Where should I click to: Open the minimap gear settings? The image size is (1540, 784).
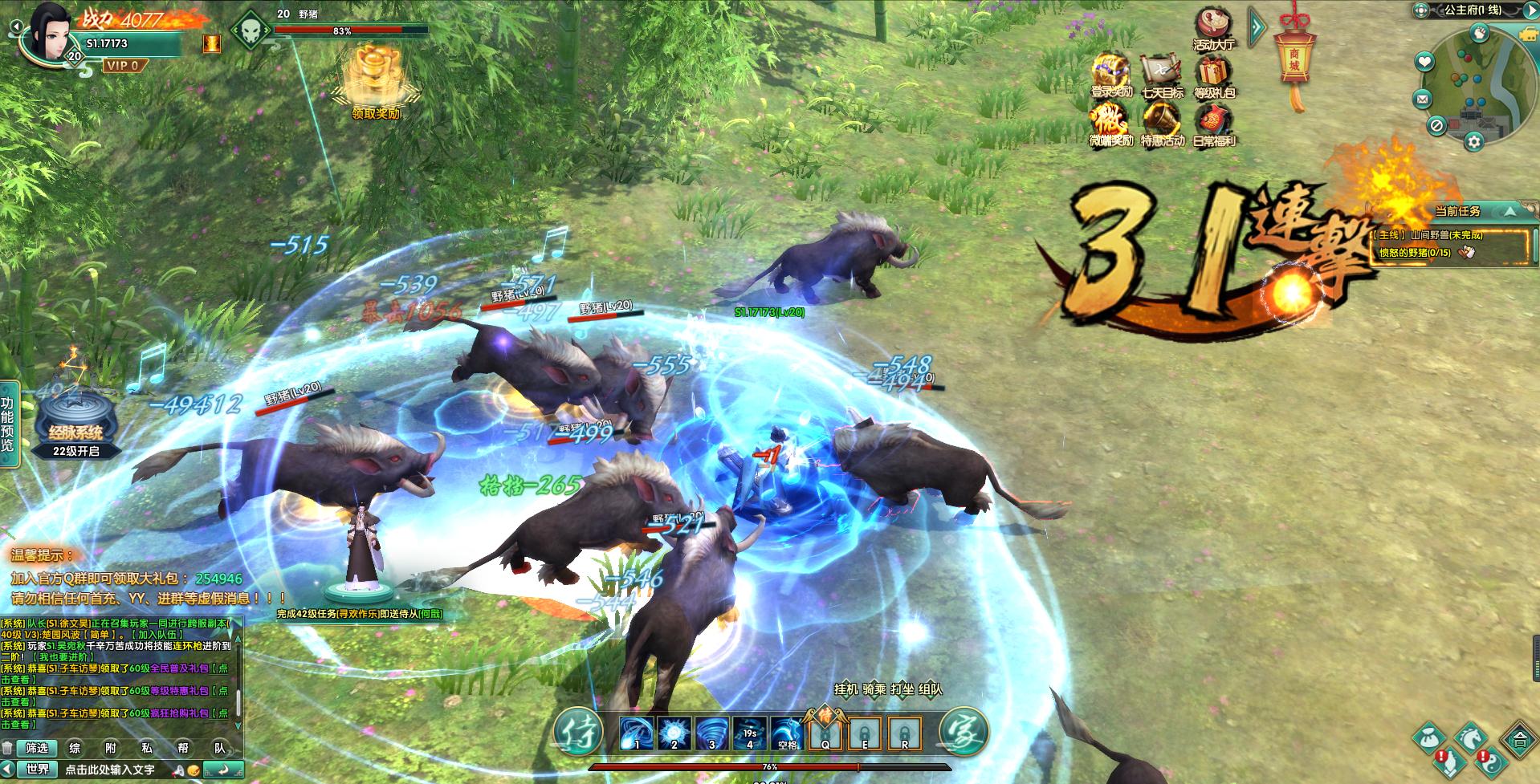pos(1473,142)
